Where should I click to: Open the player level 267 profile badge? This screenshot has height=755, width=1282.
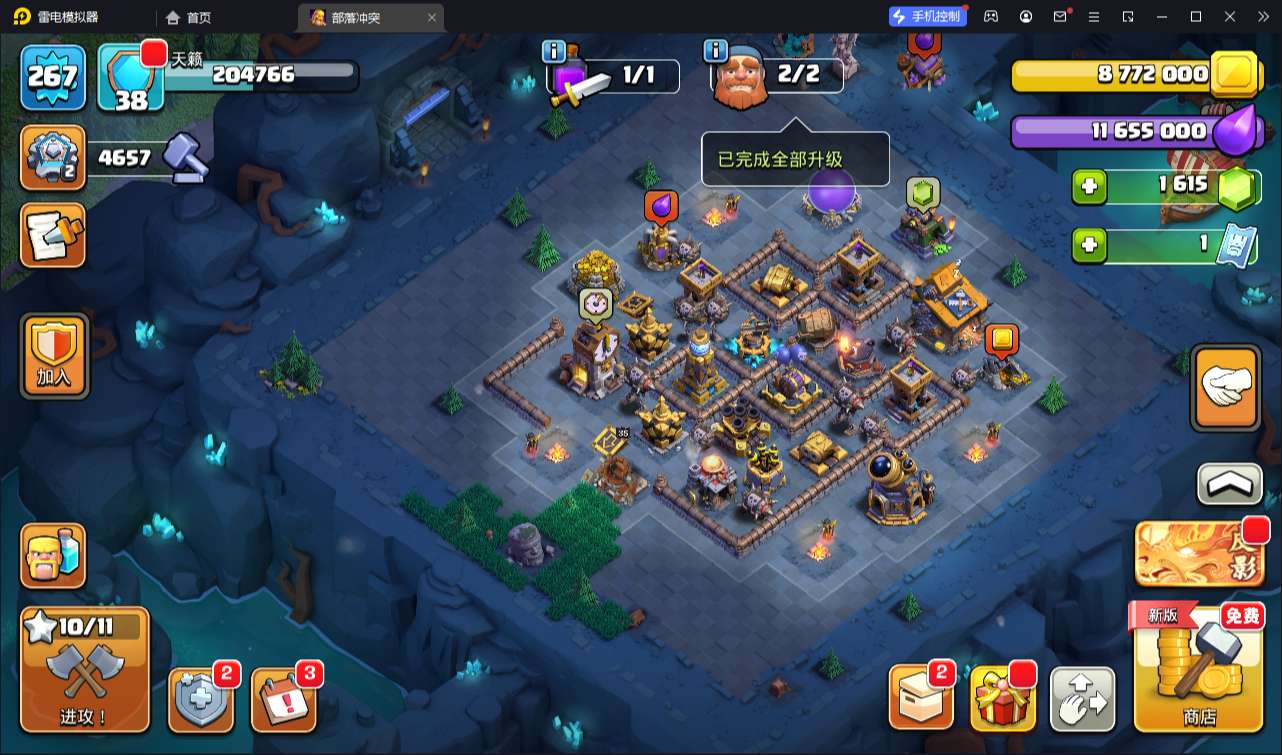click(x=52, y=76)
